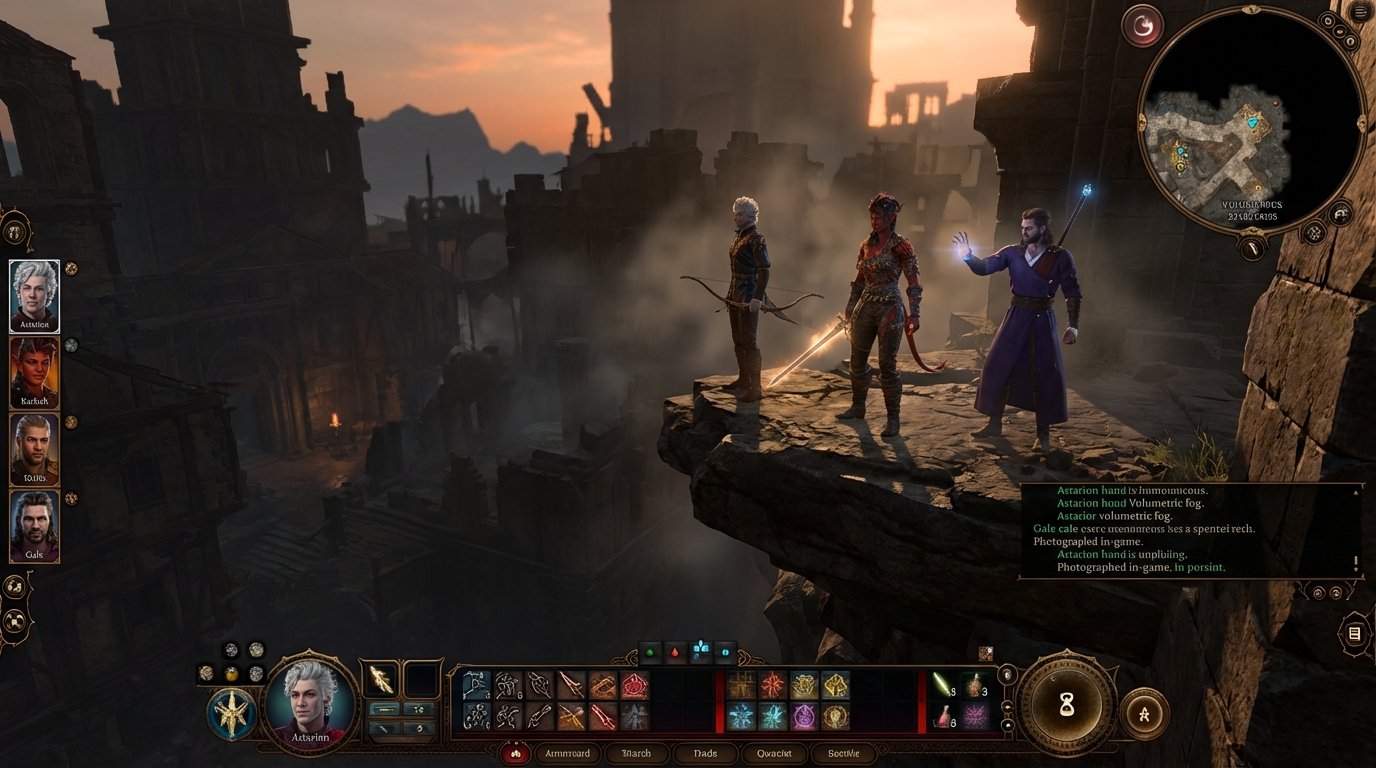Image resolution: width=1376 pixels, height=768 pixels.
Task: Click the potion bottle icon in the hotbar
Action: pyautogui.click(x=945, y=718)
